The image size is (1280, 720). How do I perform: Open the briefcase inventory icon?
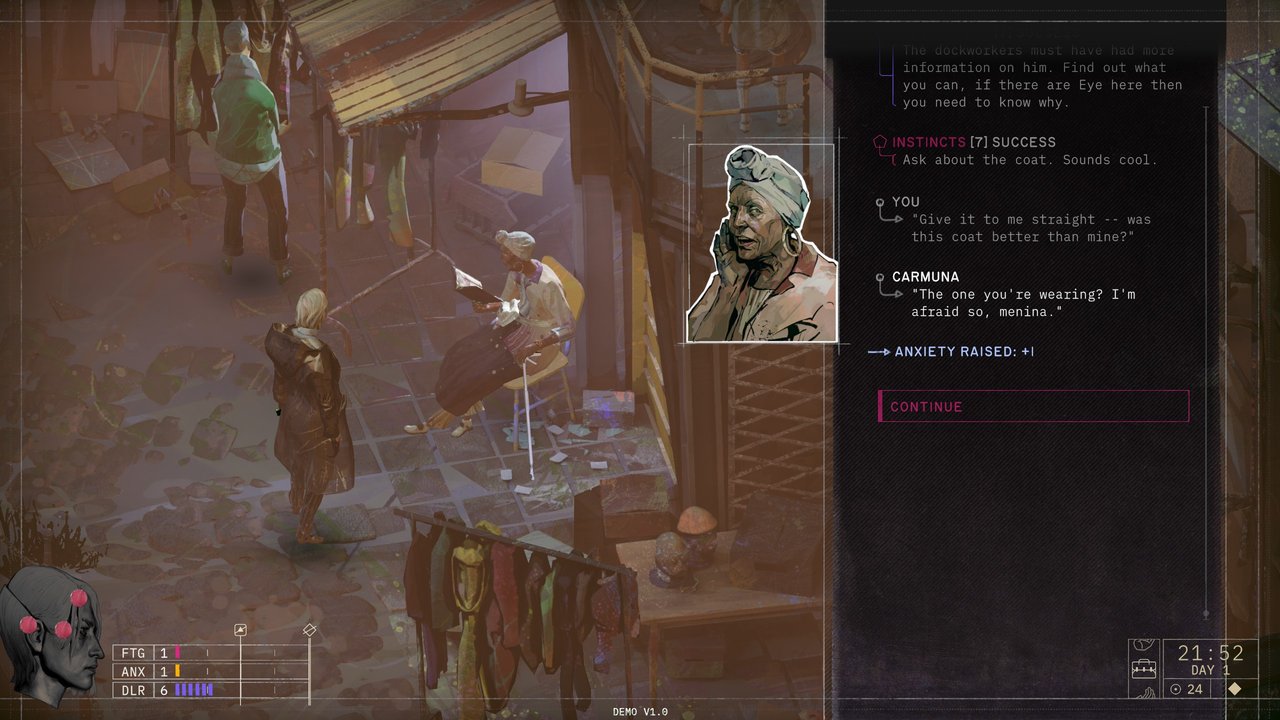(x=1143, y=668)
